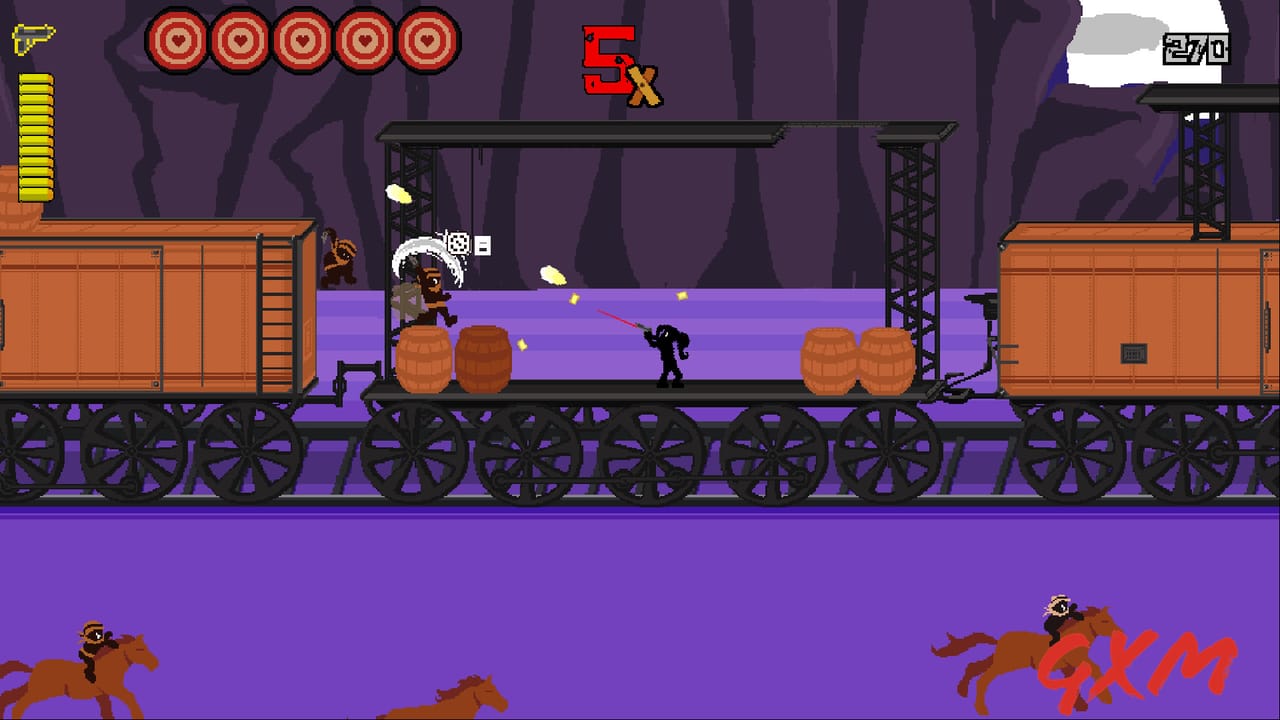Select the horse rider in the bottom-left
1280x720 pixels.
coord(95,650)
